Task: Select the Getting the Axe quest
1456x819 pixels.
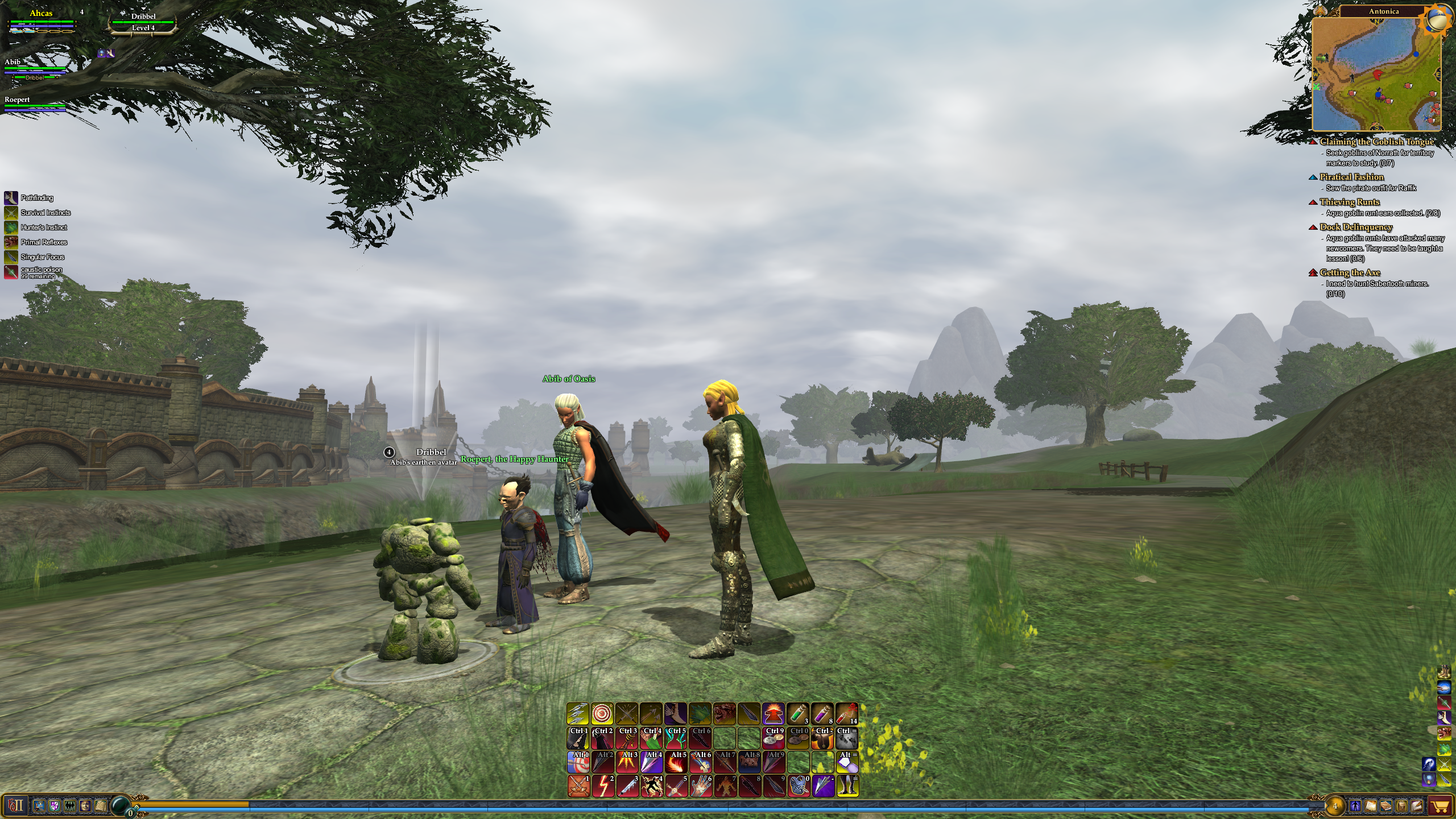Action: click(x=1349, y=272)
